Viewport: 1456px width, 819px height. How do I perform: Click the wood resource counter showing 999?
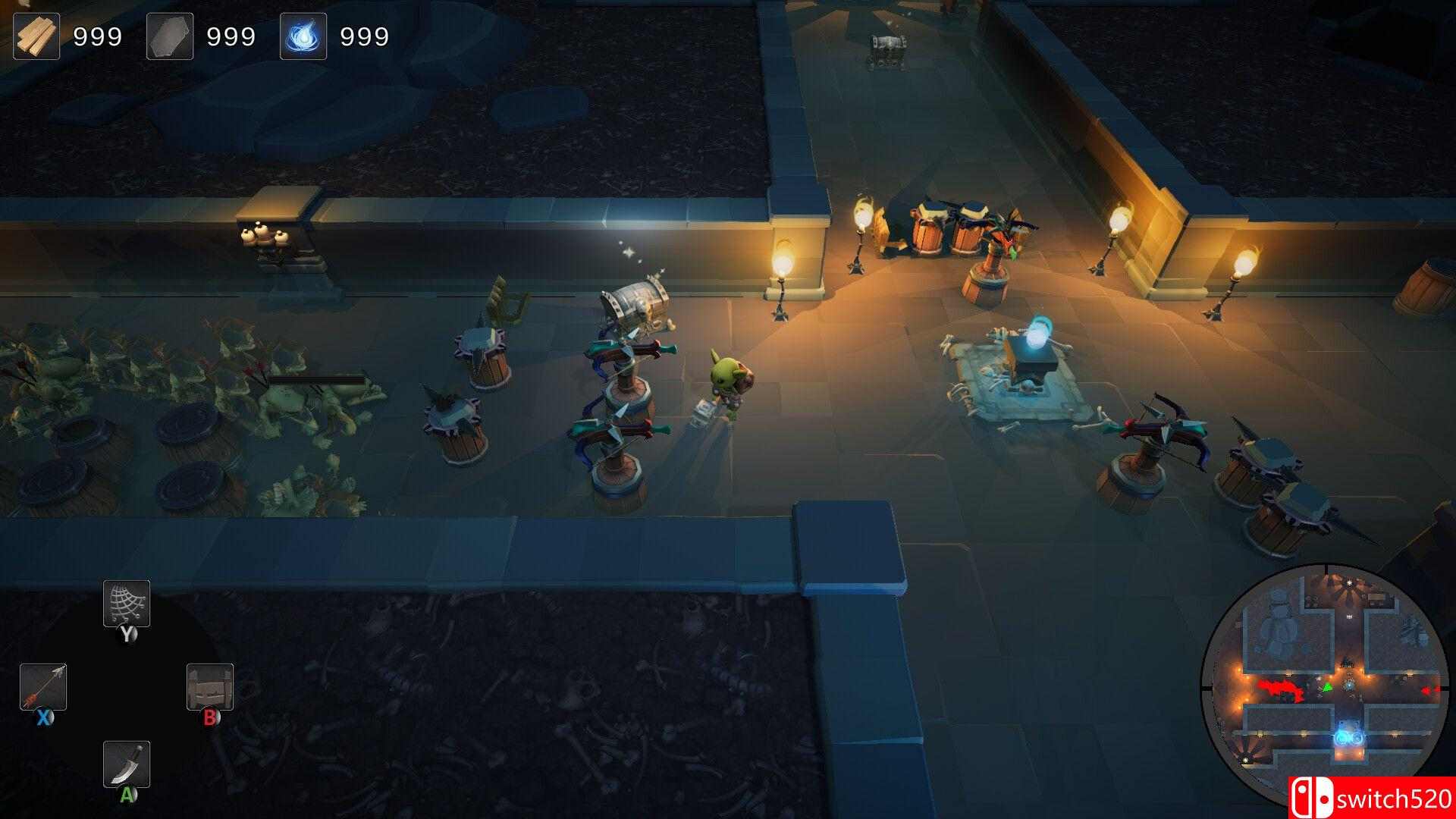click(98, 34)
